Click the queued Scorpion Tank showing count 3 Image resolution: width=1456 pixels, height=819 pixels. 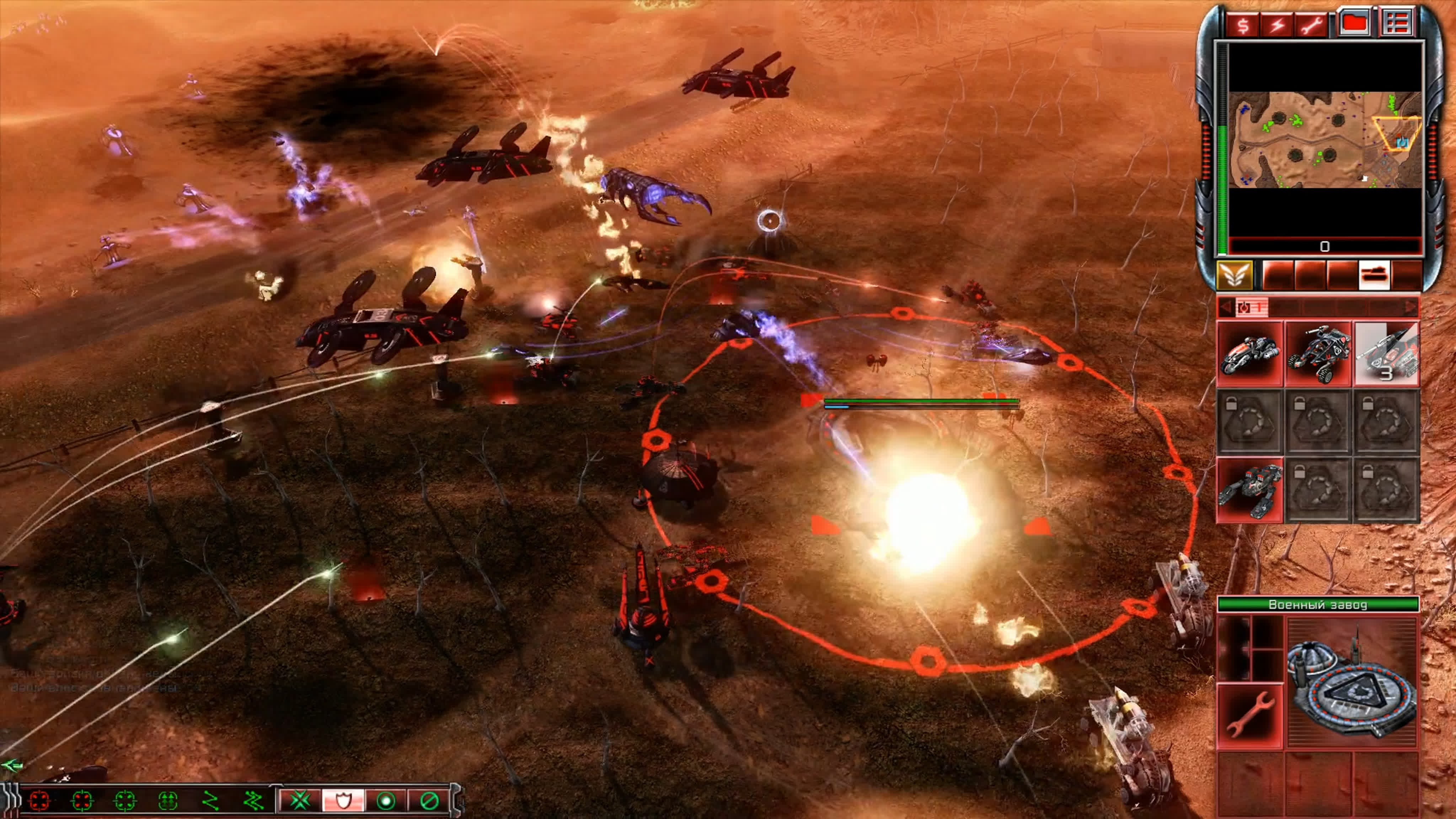1388,353
